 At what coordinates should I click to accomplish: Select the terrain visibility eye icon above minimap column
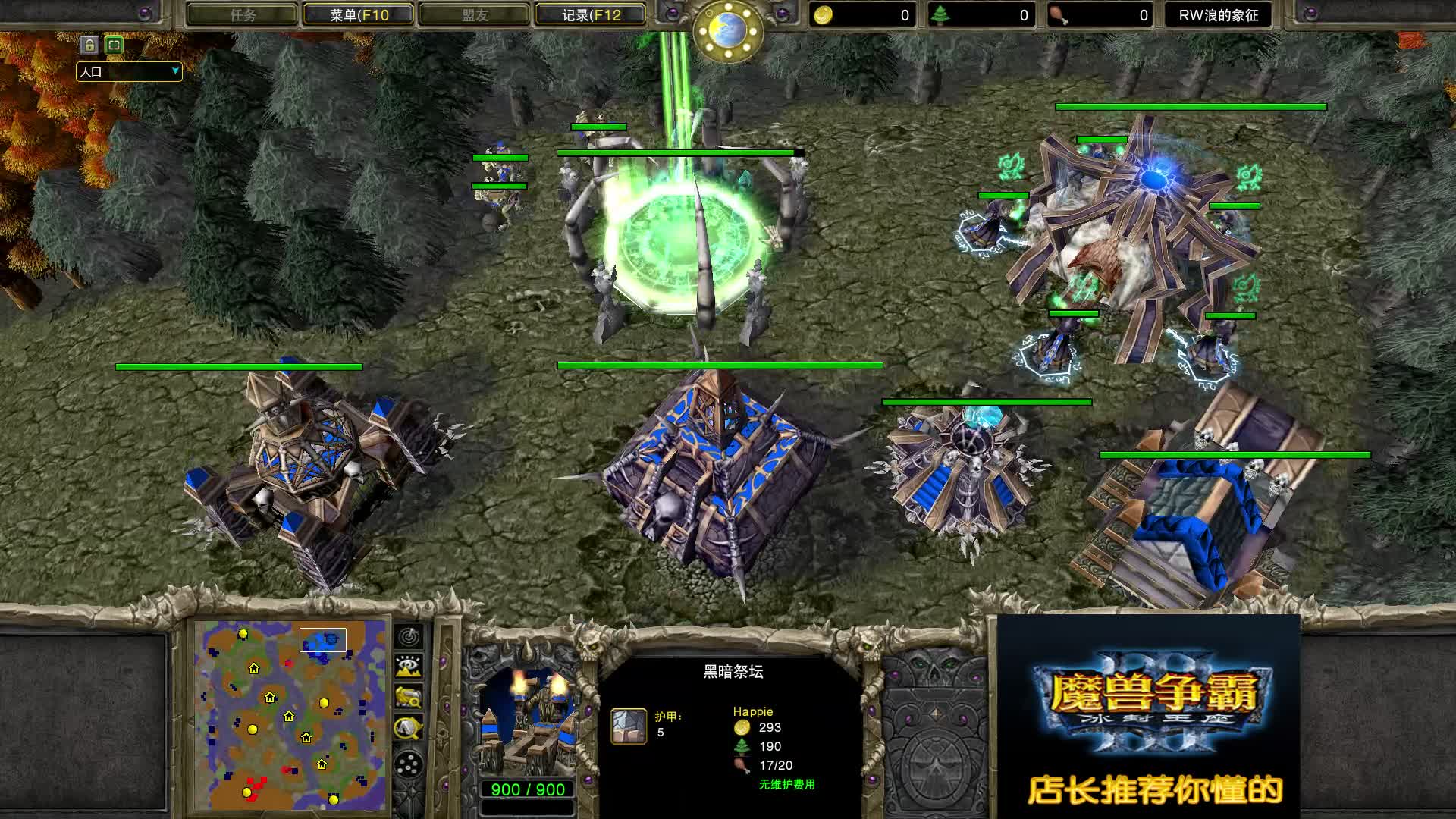click(x=409, y=666)
